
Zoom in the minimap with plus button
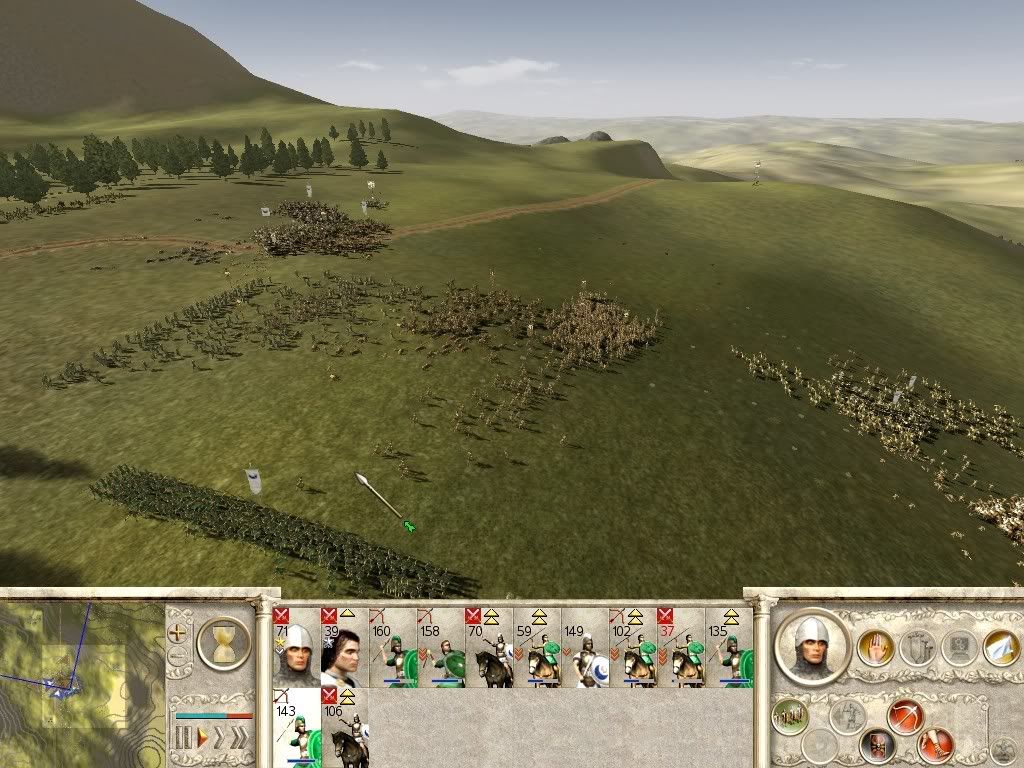(180, 632)
